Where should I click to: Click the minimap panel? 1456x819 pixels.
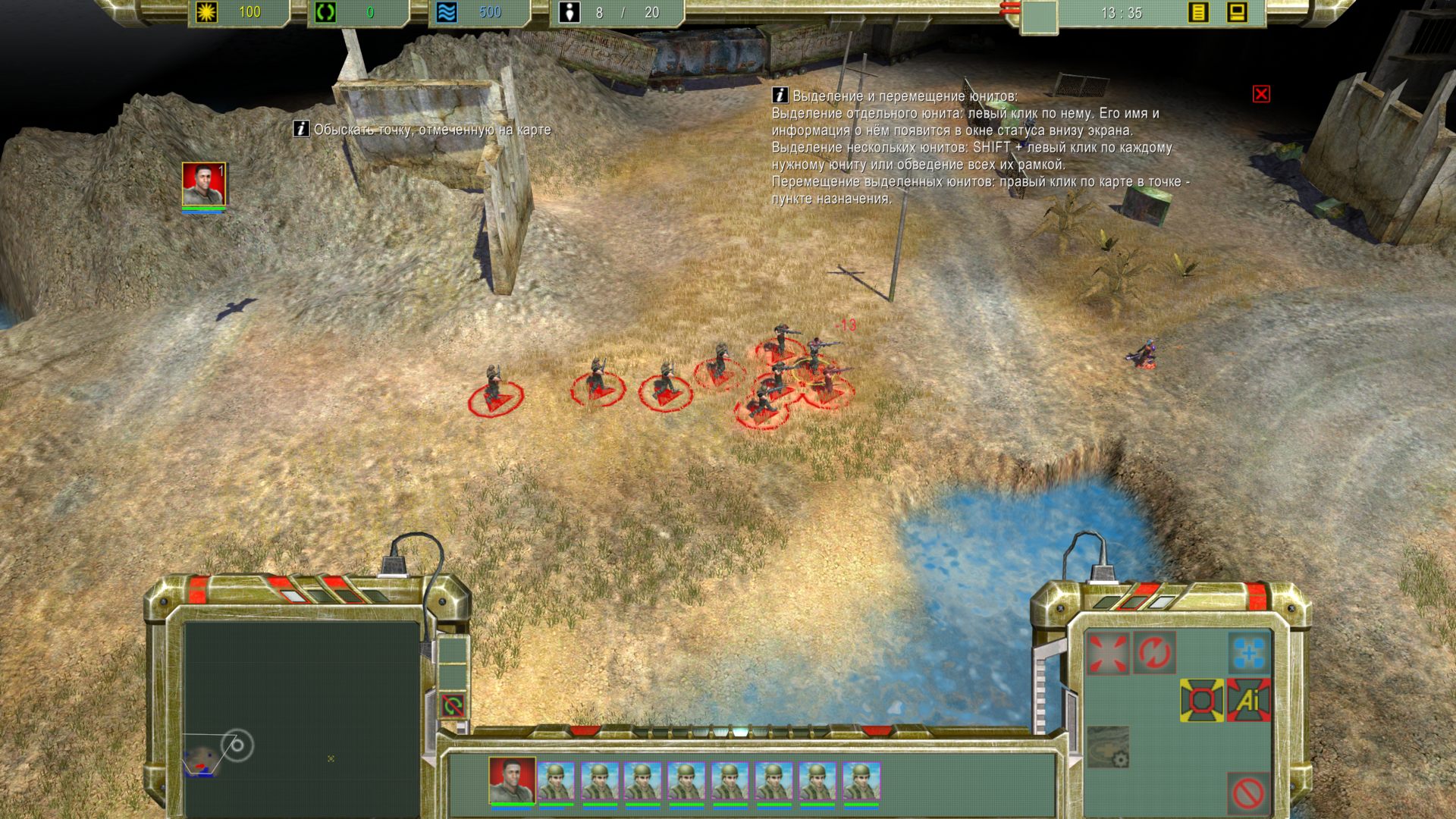point(300,717)
